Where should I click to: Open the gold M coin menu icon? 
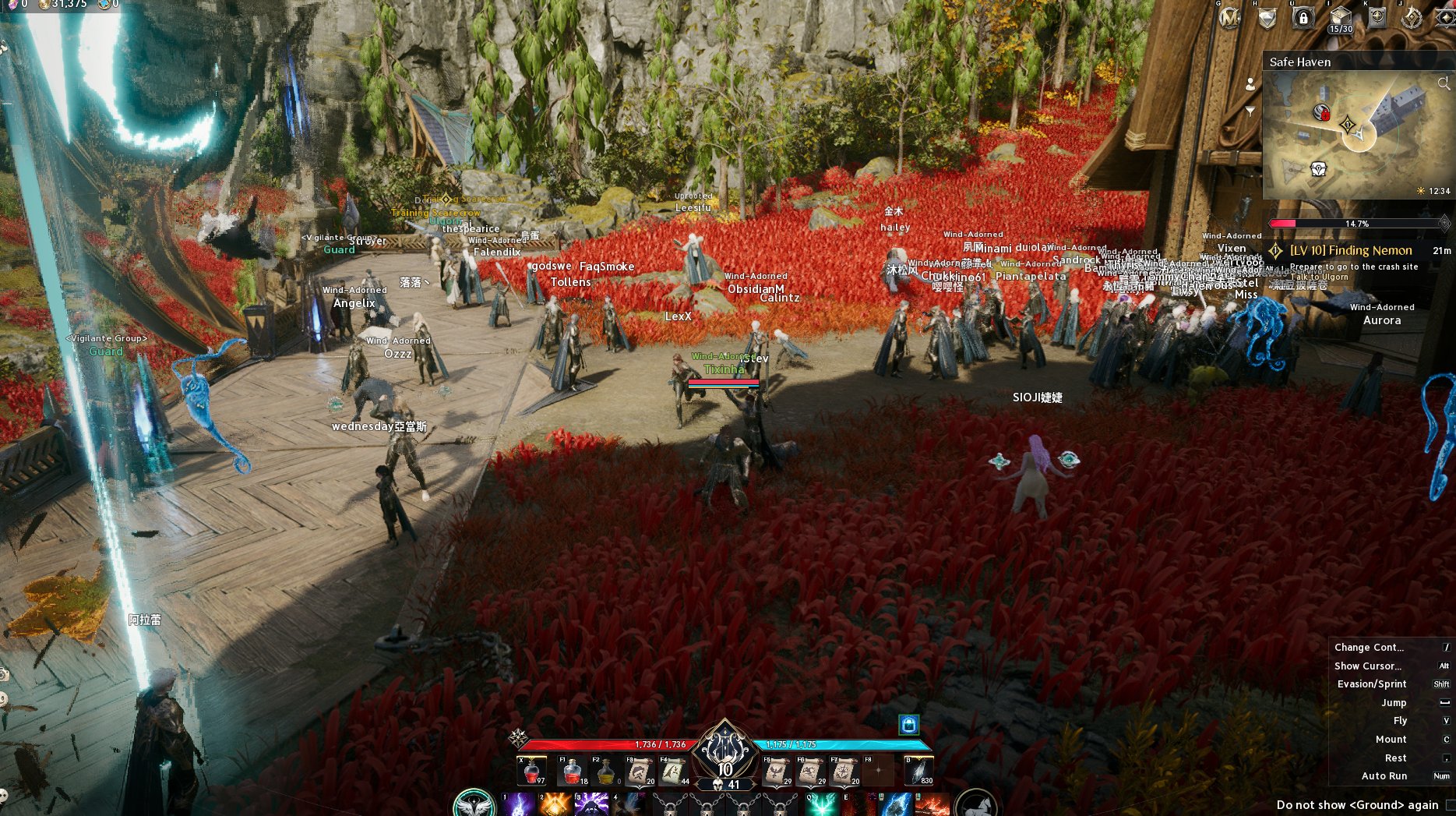point(1229,17)
